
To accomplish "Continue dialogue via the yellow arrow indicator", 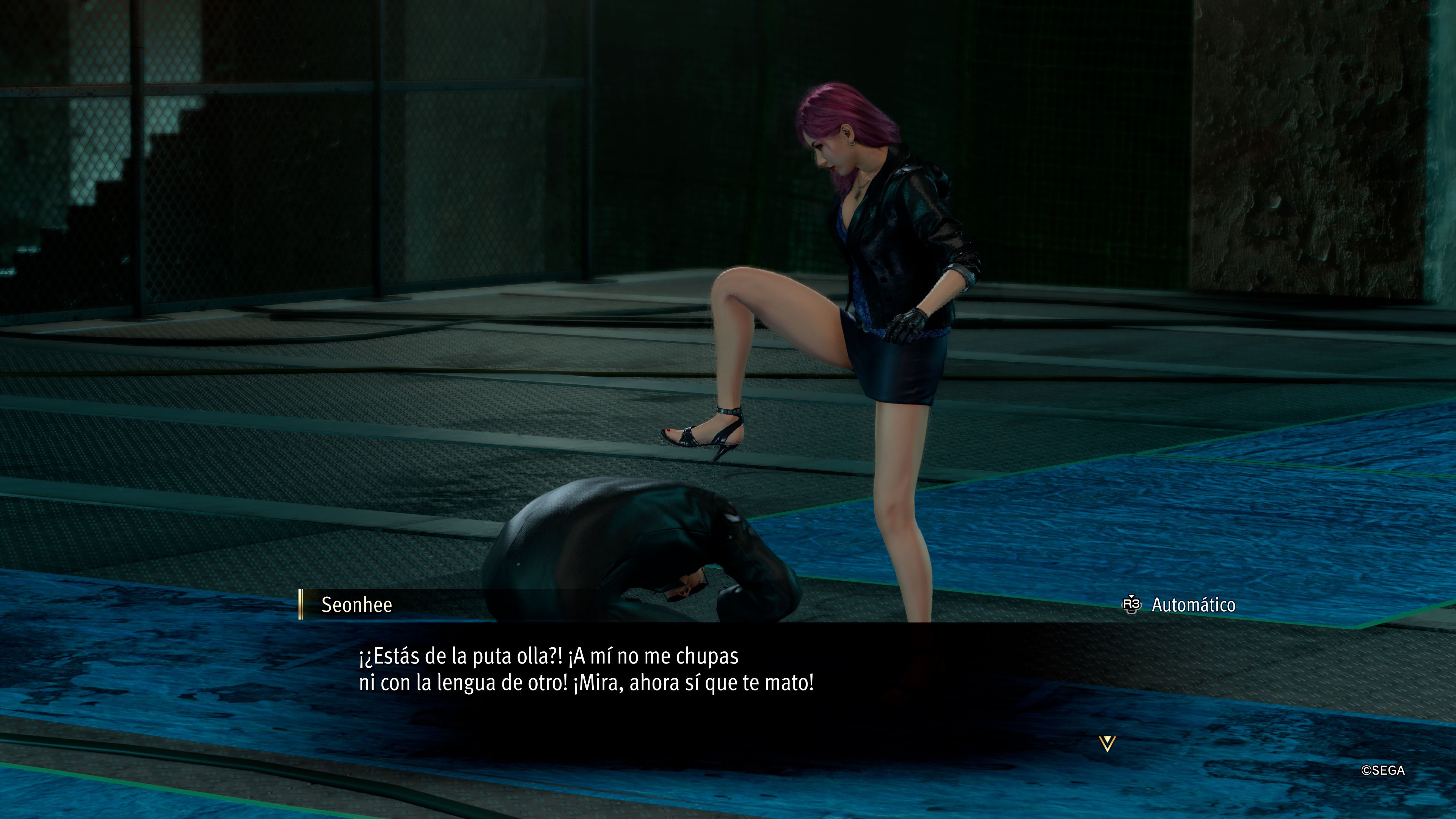I will [1107, 744].
